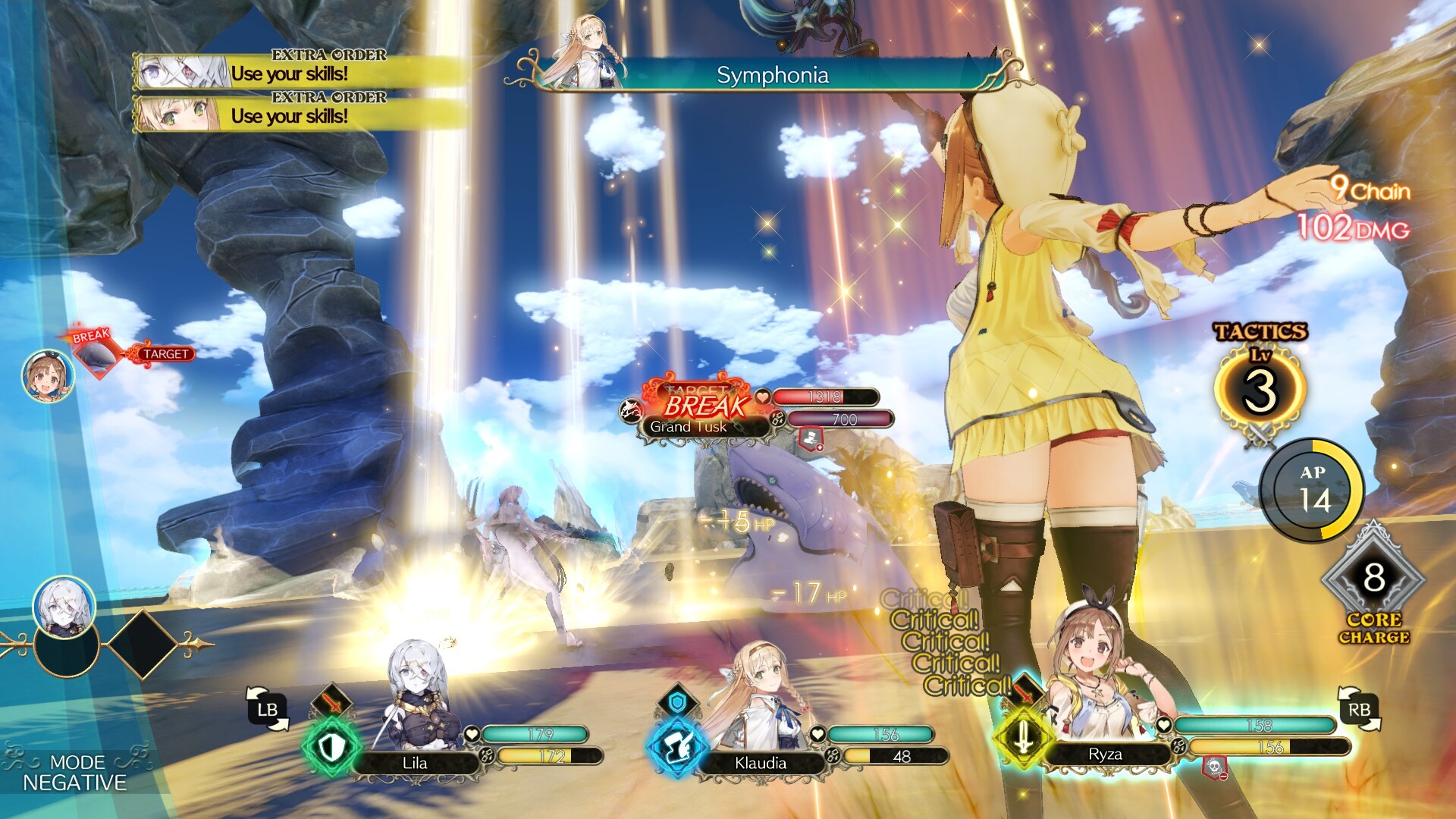This screenshot has width=1456, height=819.
Task: Click the heart icon on Grand Tusk's HP bar
Action: tap(763, 397)
